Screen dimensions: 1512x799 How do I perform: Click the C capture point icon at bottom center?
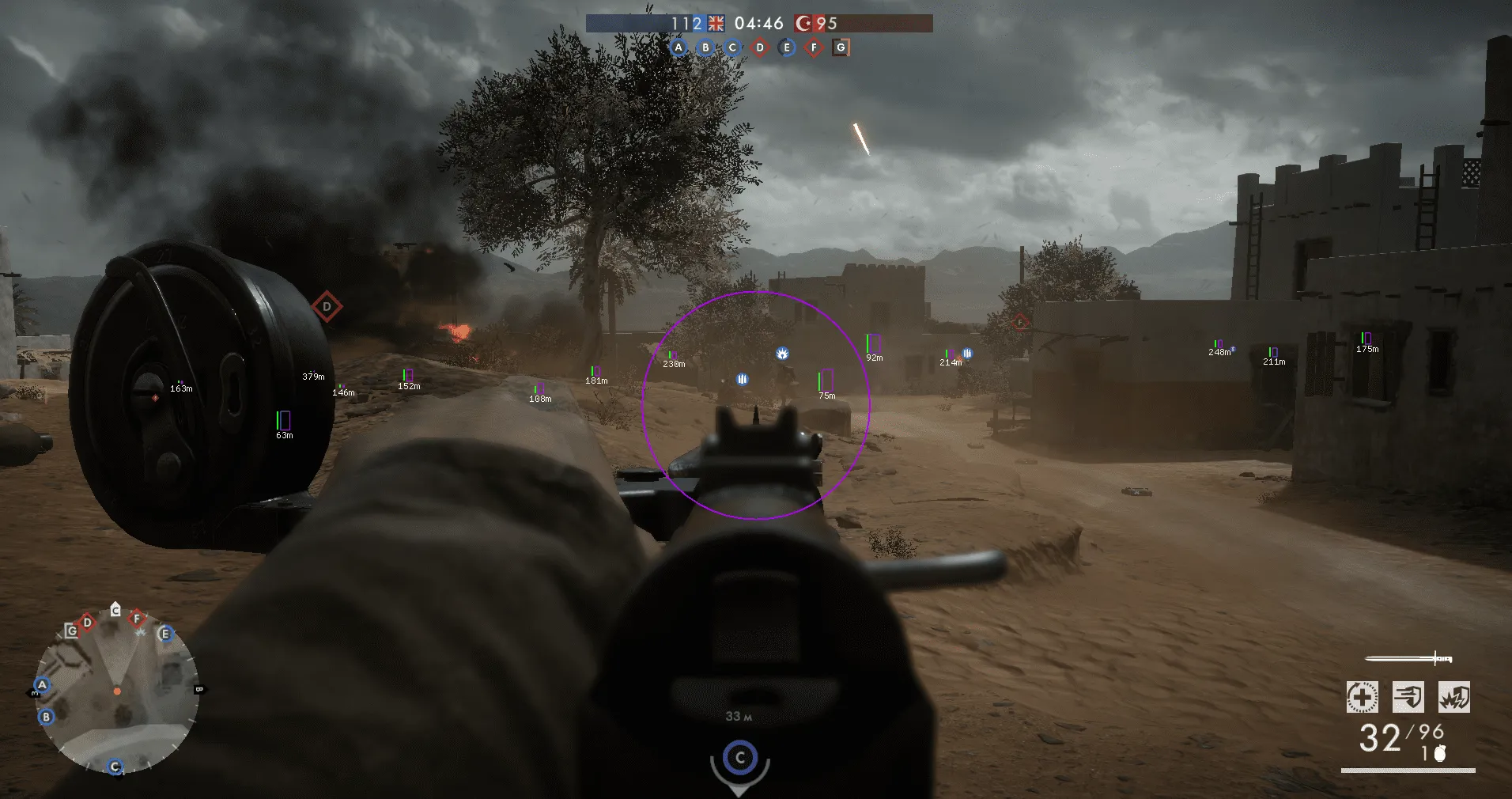tap(739, 758)
